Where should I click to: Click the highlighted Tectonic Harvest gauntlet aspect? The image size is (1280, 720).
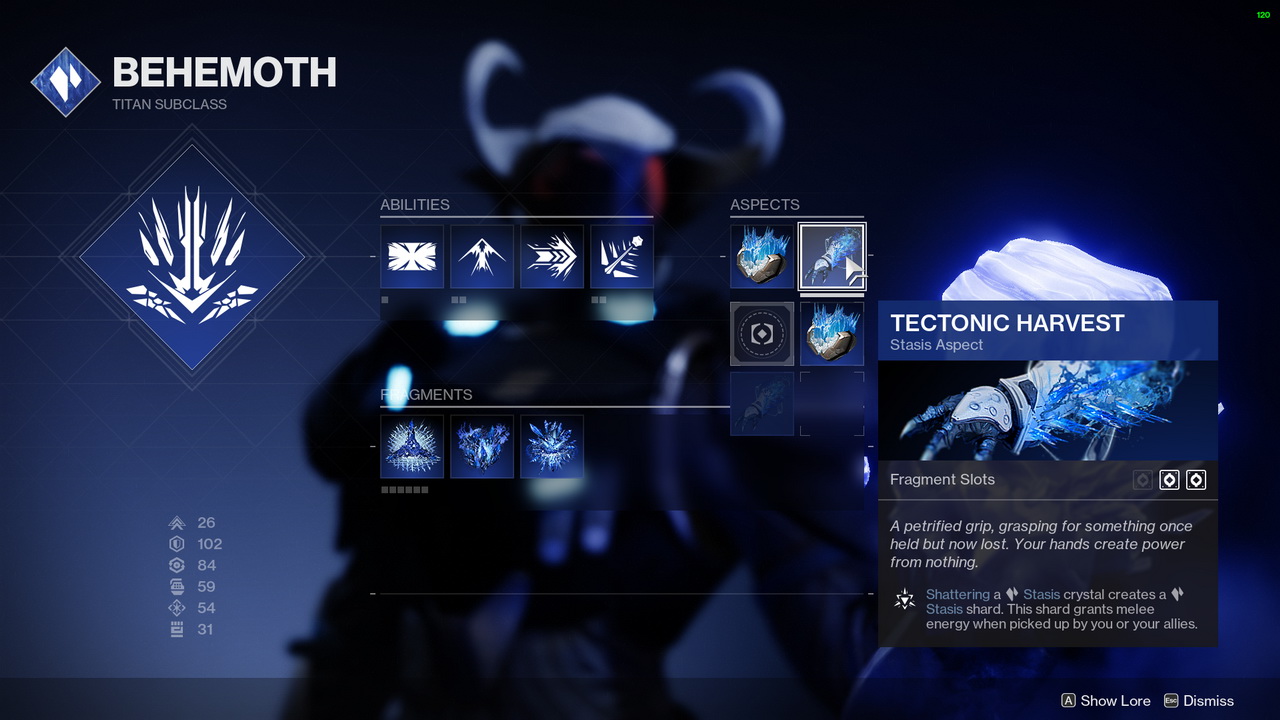click(x=832, y=257)
